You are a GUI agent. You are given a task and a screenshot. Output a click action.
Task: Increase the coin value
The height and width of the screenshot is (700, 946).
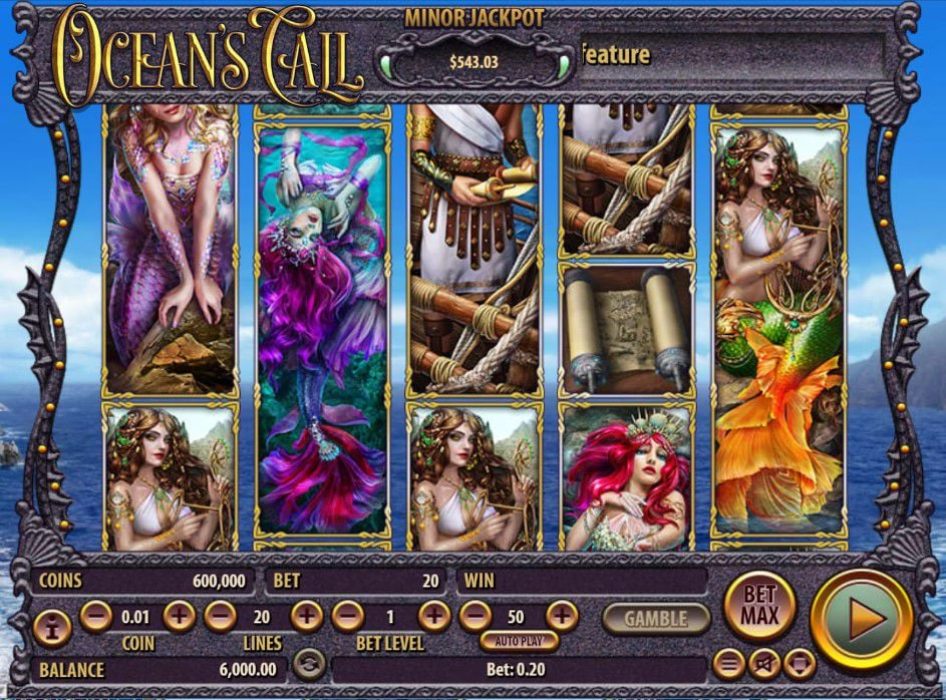pos(178,616)
